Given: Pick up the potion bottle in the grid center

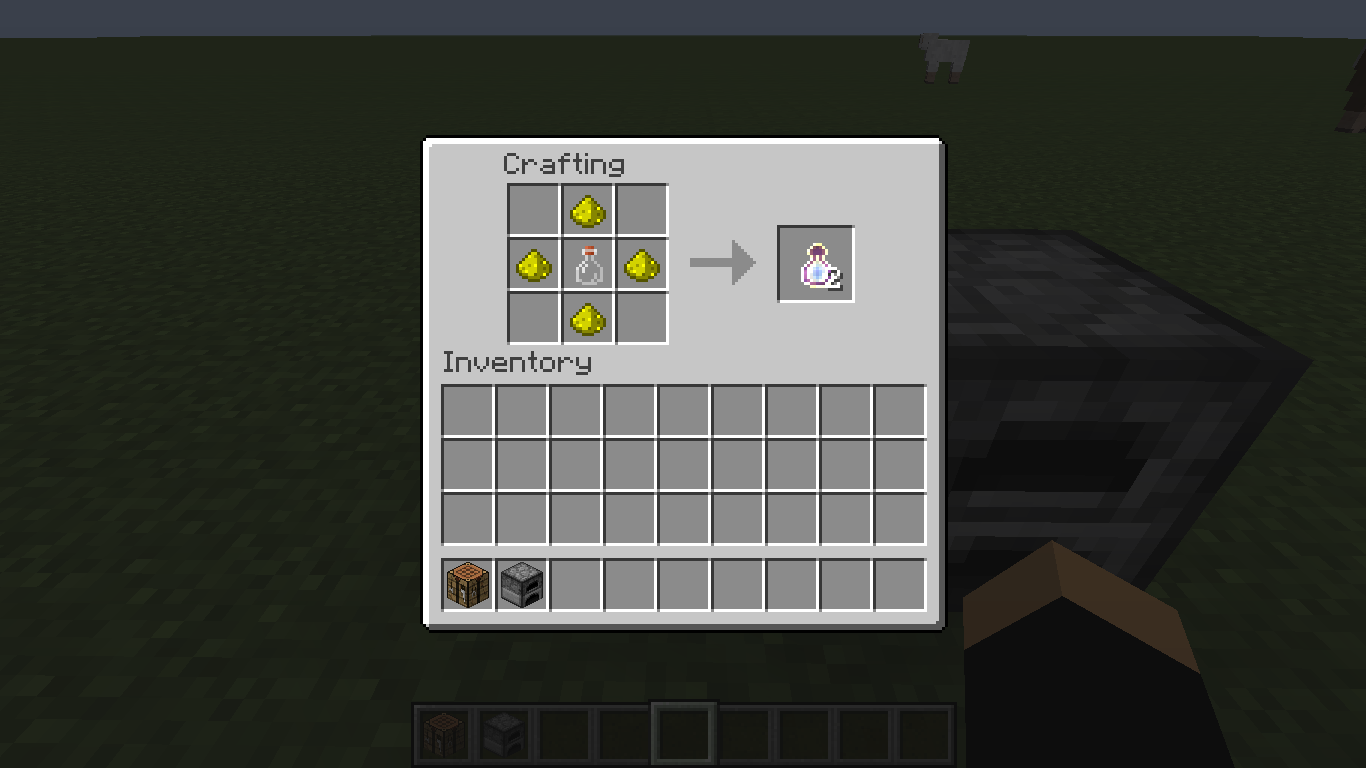Looking at the screenshot, I should [588, 264].
